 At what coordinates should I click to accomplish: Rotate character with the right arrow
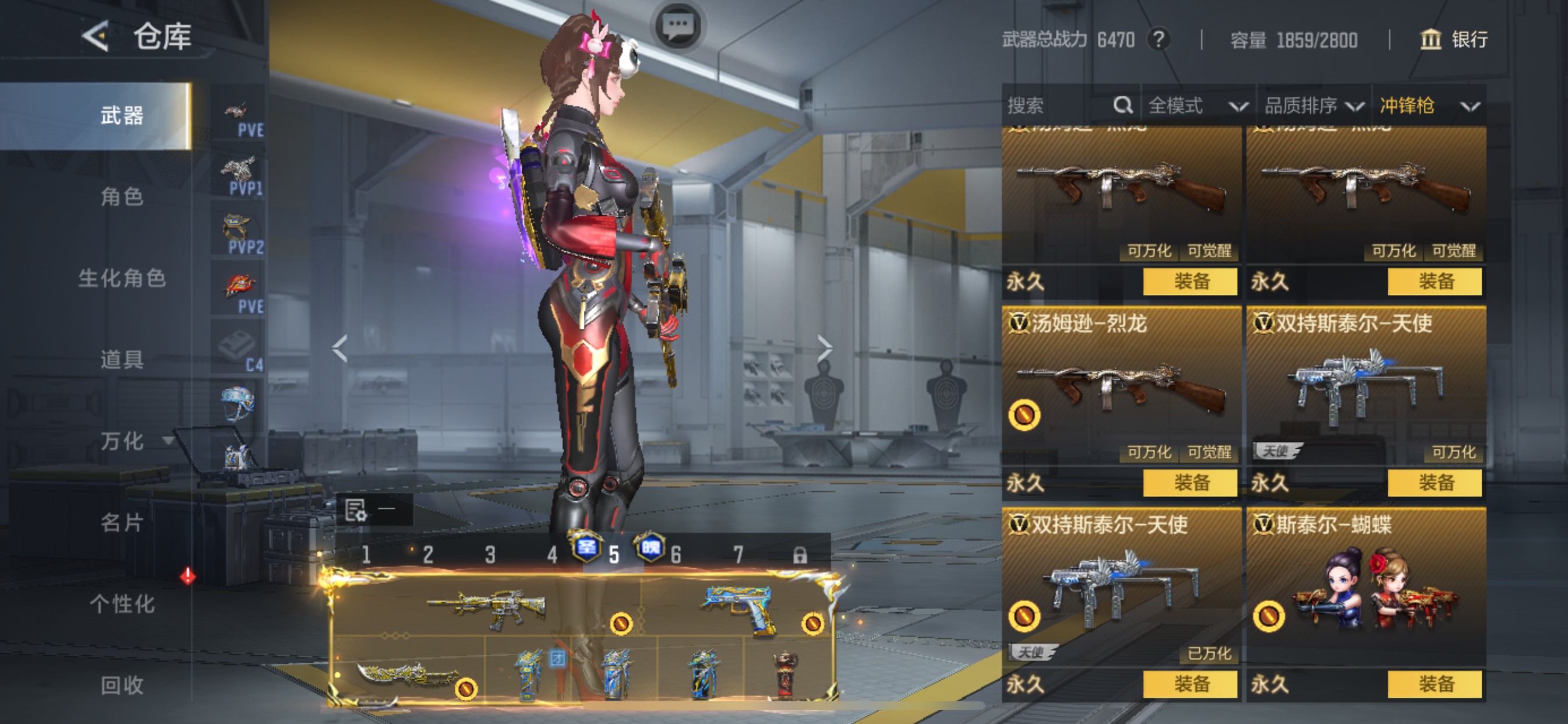pos(824,348)
